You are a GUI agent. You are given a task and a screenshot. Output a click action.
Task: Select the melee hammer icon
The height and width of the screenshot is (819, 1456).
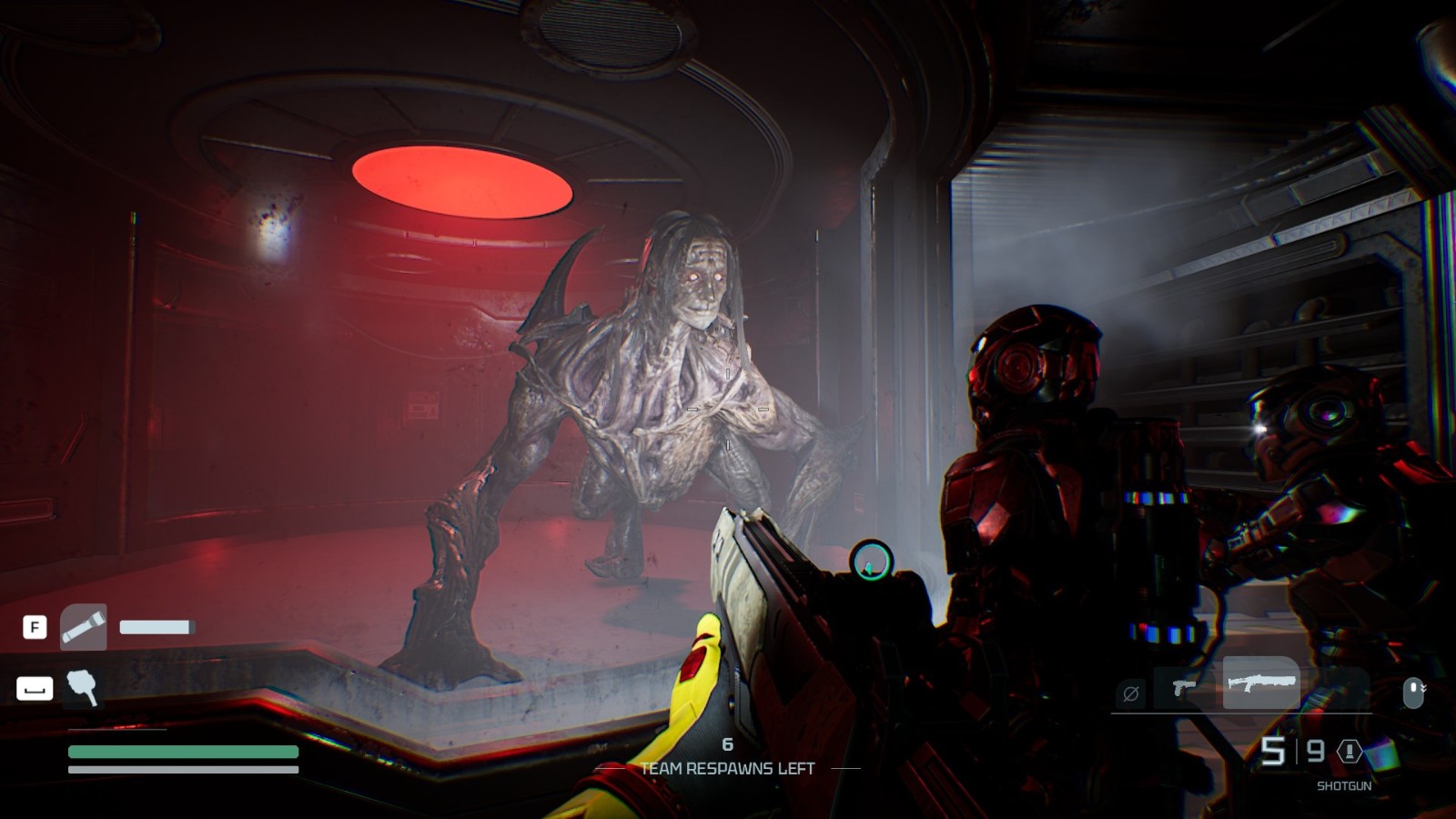(x=83, y=688)
